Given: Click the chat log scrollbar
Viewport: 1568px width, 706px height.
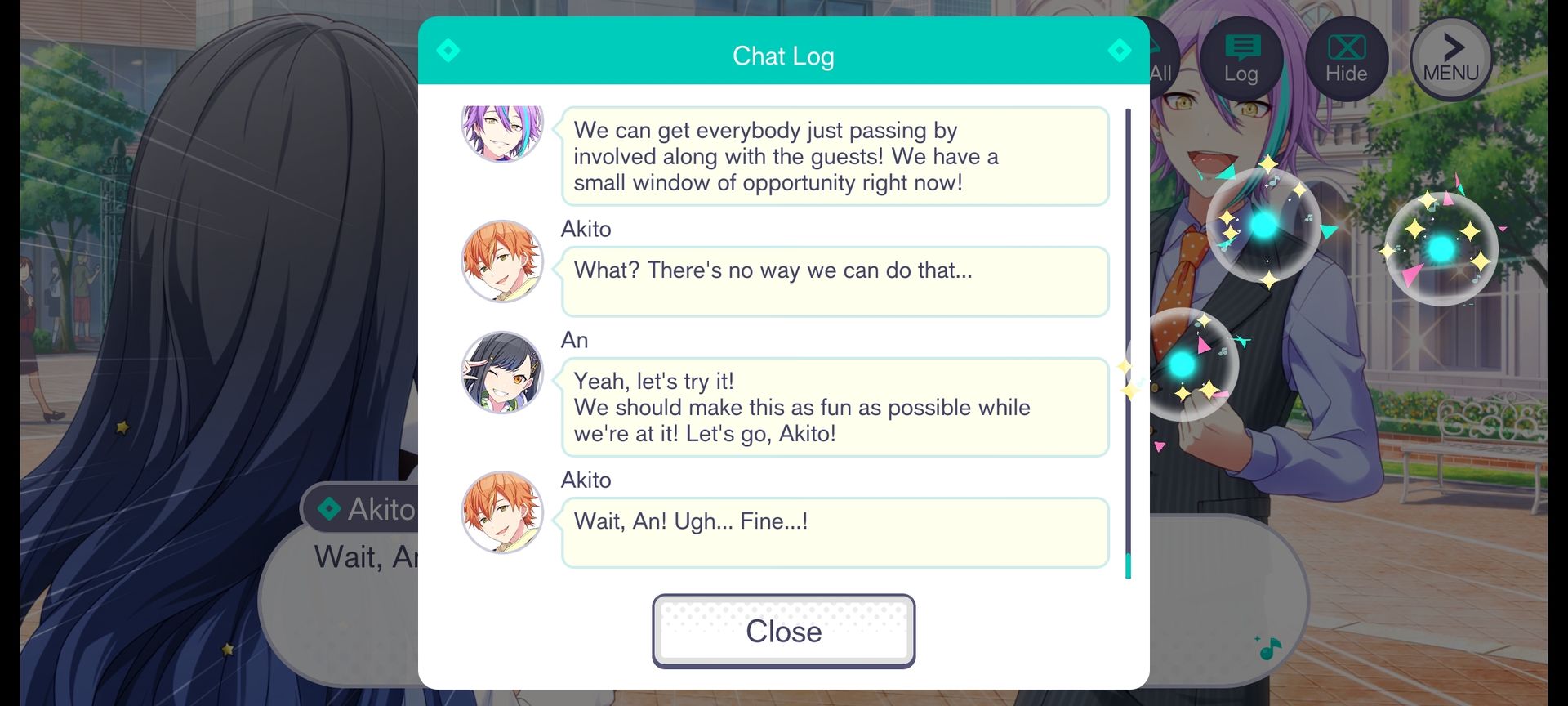Looking at the screenshot, I should tap(1128, 343).
